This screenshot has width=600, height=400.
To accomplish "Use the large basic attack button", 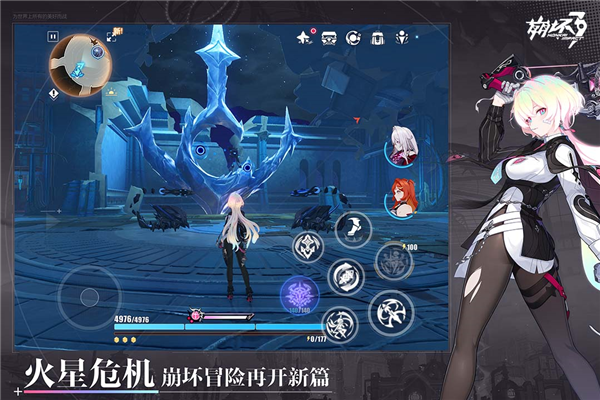I will pos(390,314).
